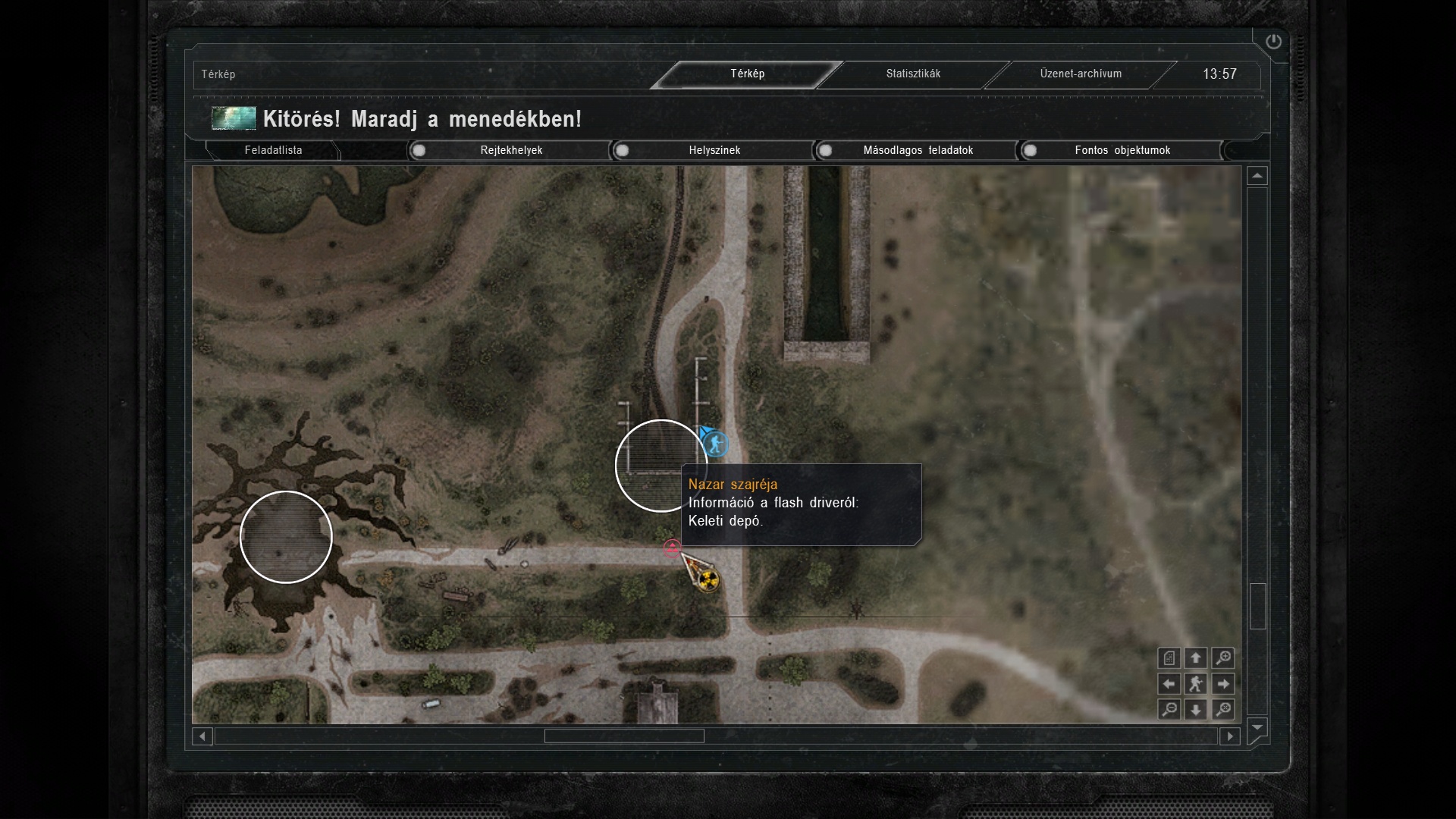
Task: Select the yellow radiation marker on the map
Action: tap(708, 580)
